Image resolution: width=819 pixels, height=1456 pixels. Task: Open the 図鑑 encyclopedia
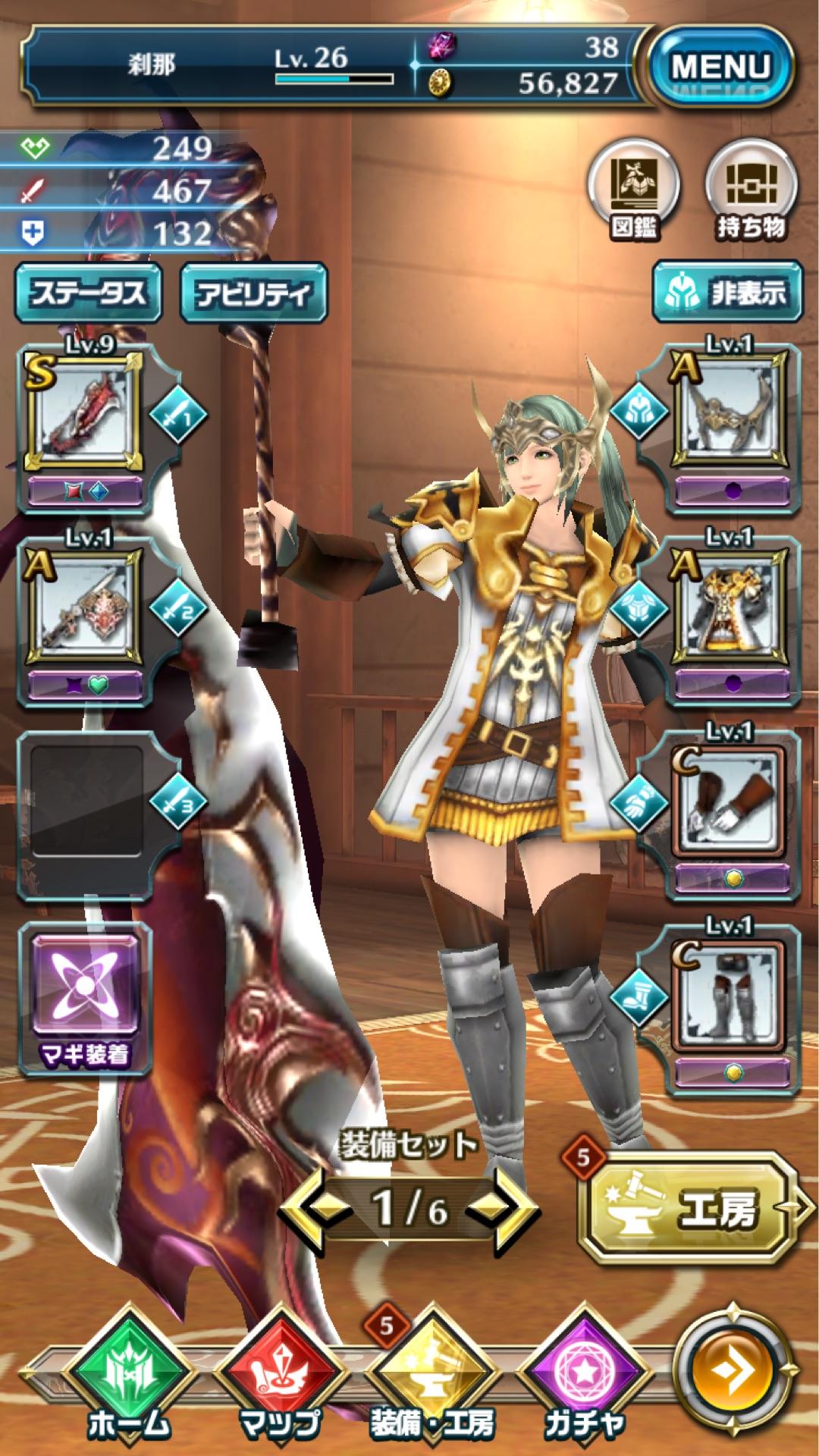634,192
